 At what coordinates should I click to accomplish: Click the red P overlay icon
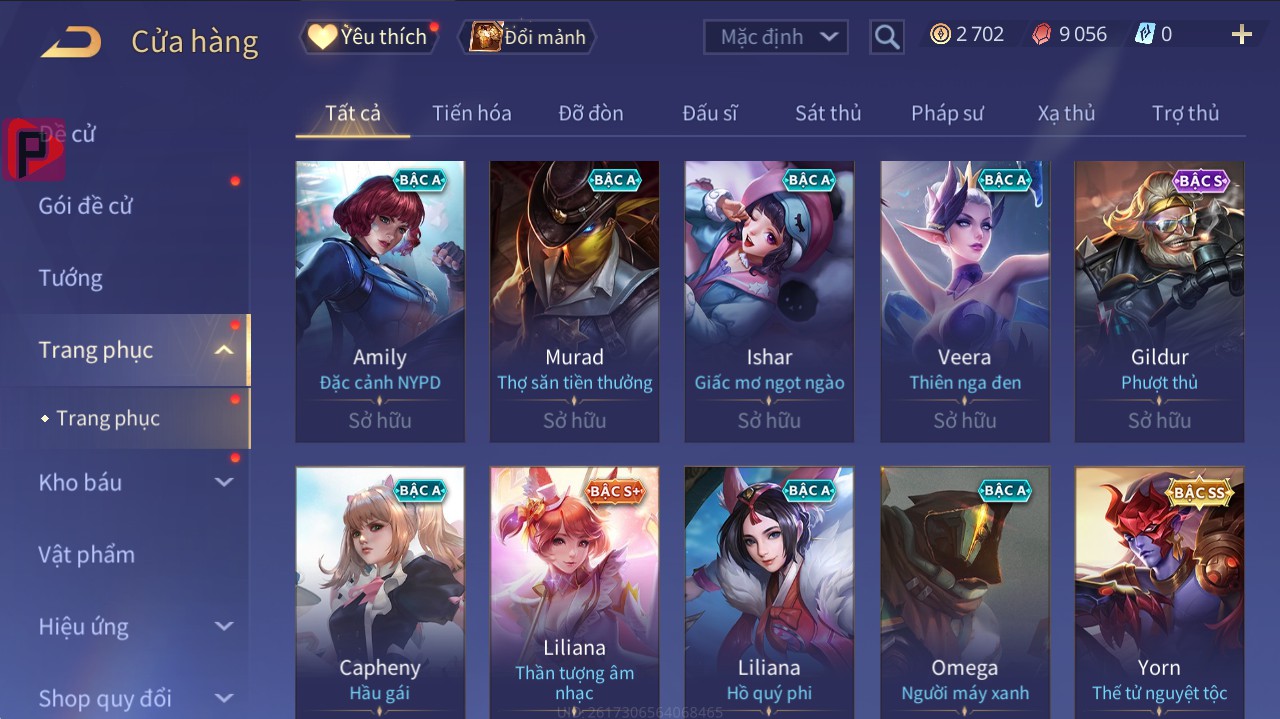point(32,149)
